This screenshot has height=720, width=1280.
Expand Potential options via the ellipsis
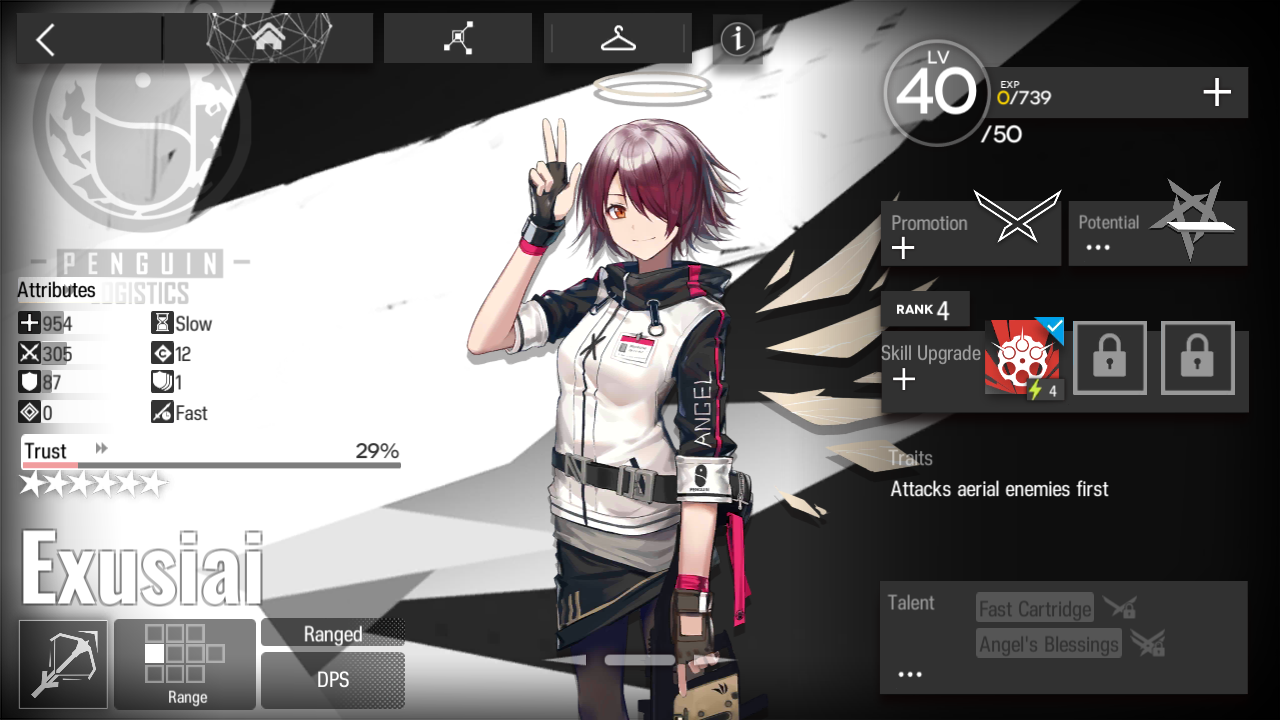pyautogui.click(x=1097, y=246)
